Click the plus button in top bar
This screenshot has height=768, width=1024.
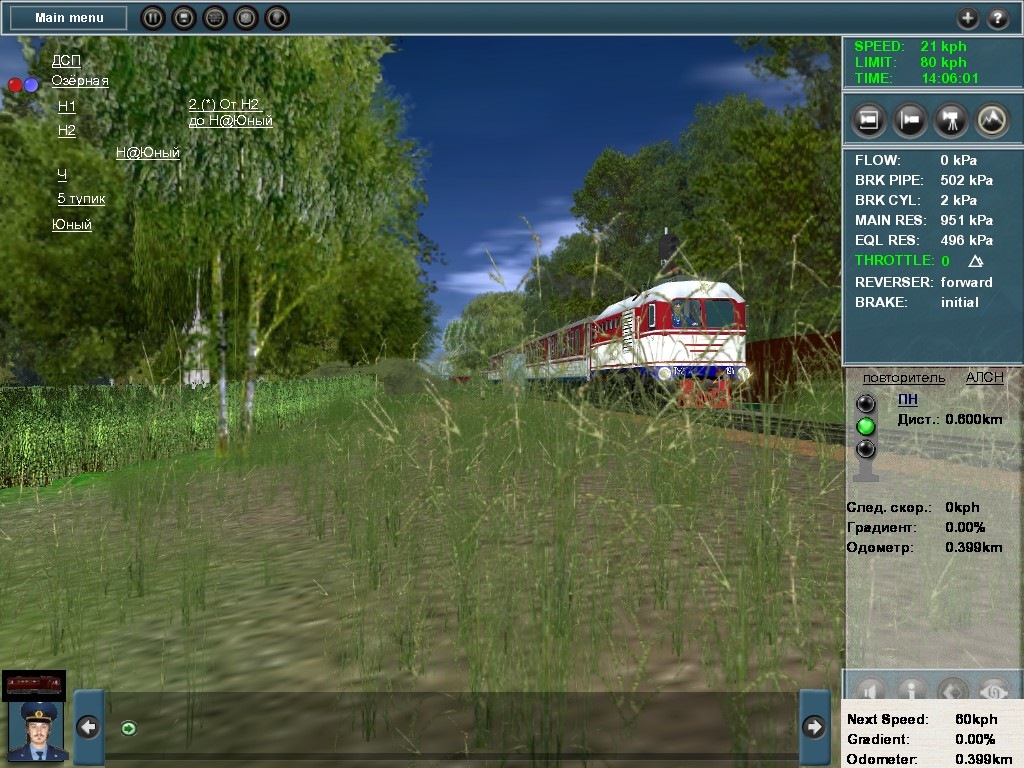(967, 18)
